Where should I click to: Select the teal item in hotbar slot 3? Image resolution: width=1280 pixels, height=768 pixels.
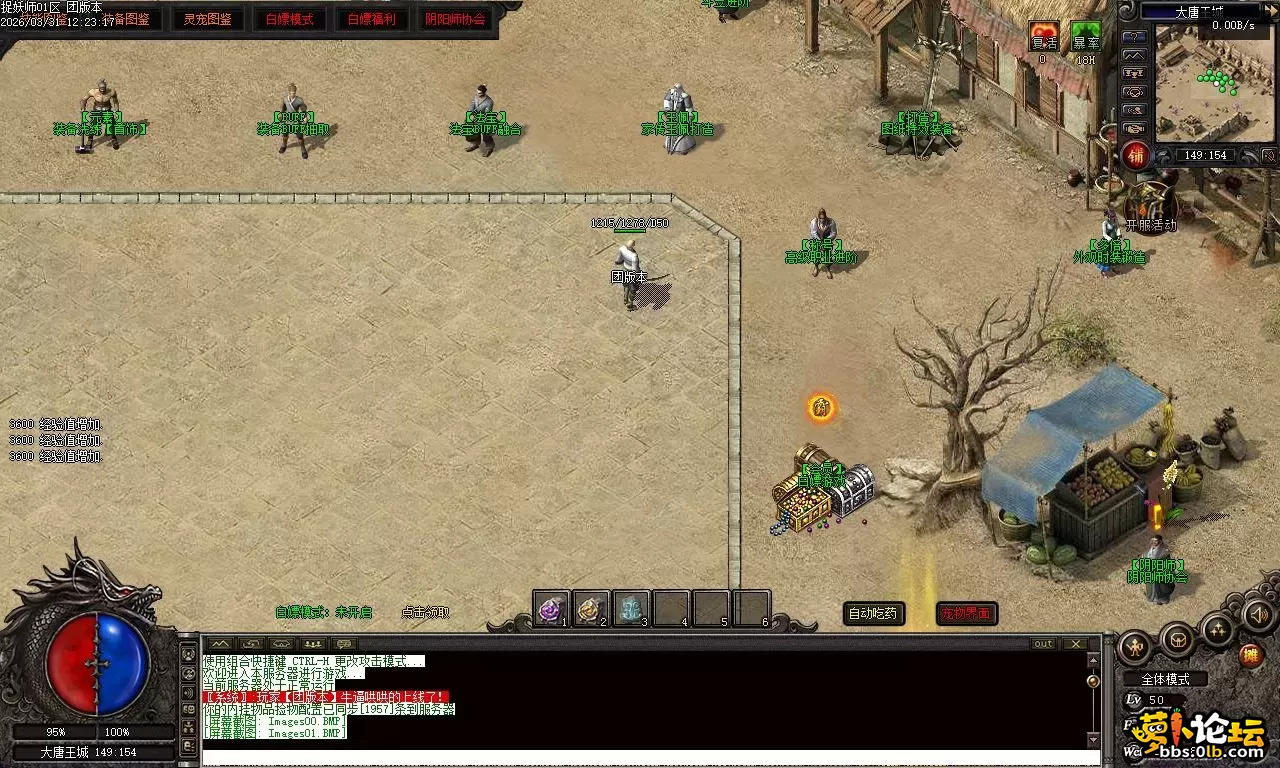pos(631,608)
